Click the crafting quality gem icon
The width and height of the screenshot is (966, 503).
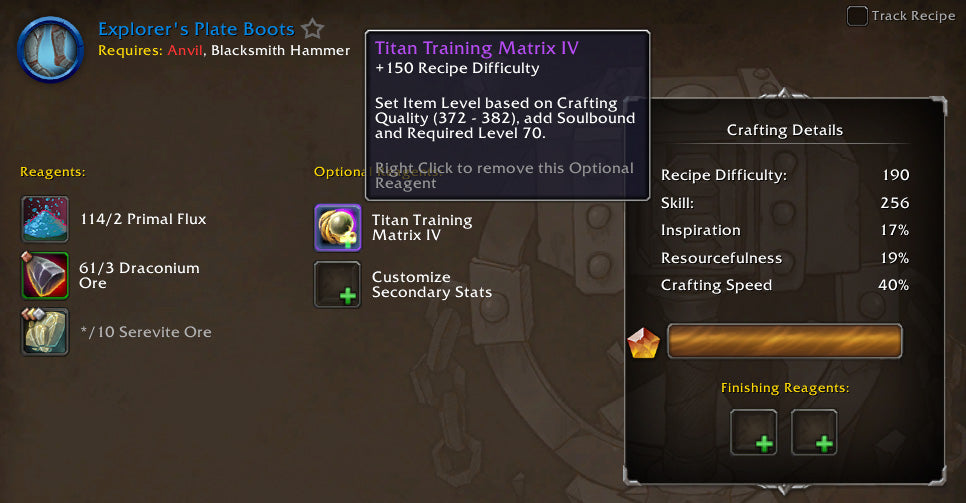[x=642, y=343]
